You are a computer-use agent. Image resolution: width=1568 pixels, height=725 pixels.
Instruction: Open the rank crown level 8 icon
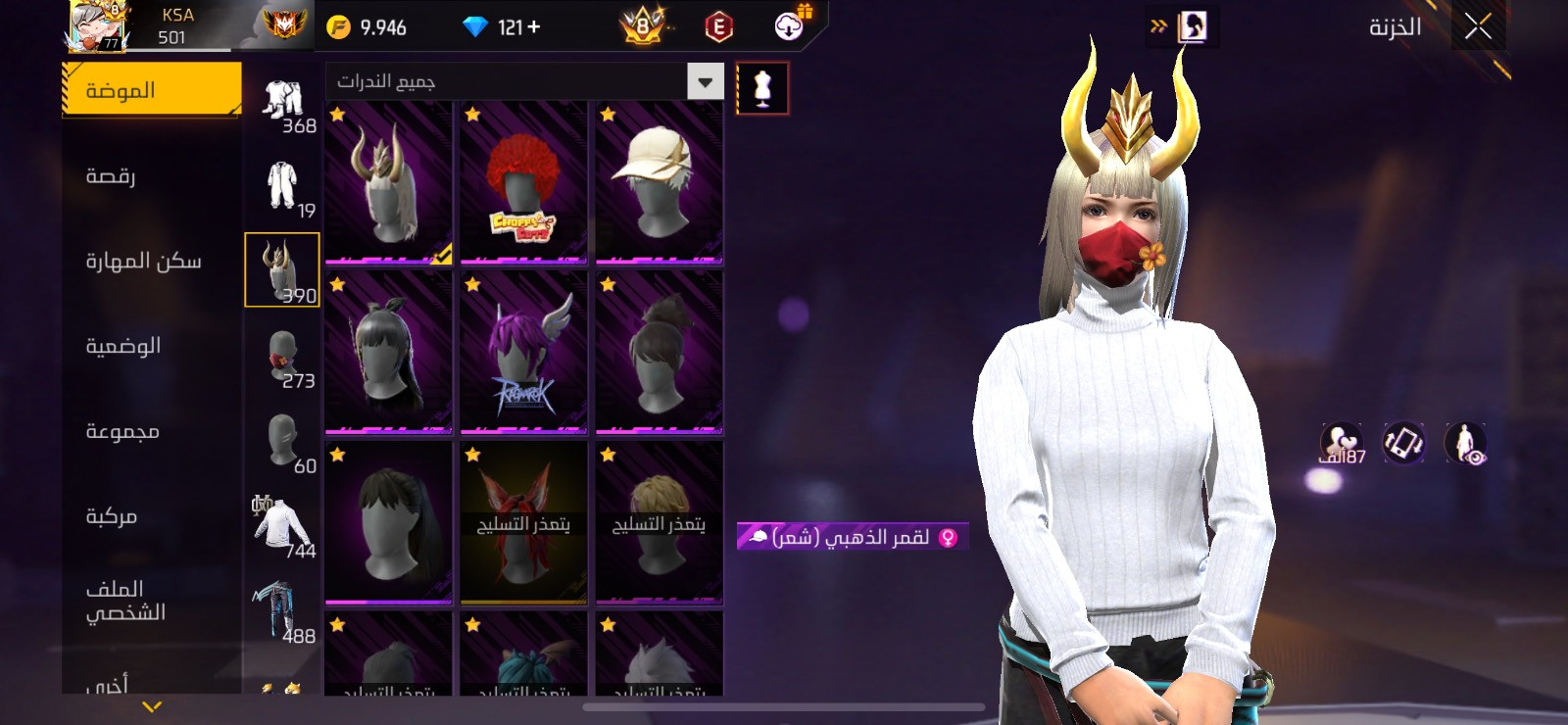point(642,24)
